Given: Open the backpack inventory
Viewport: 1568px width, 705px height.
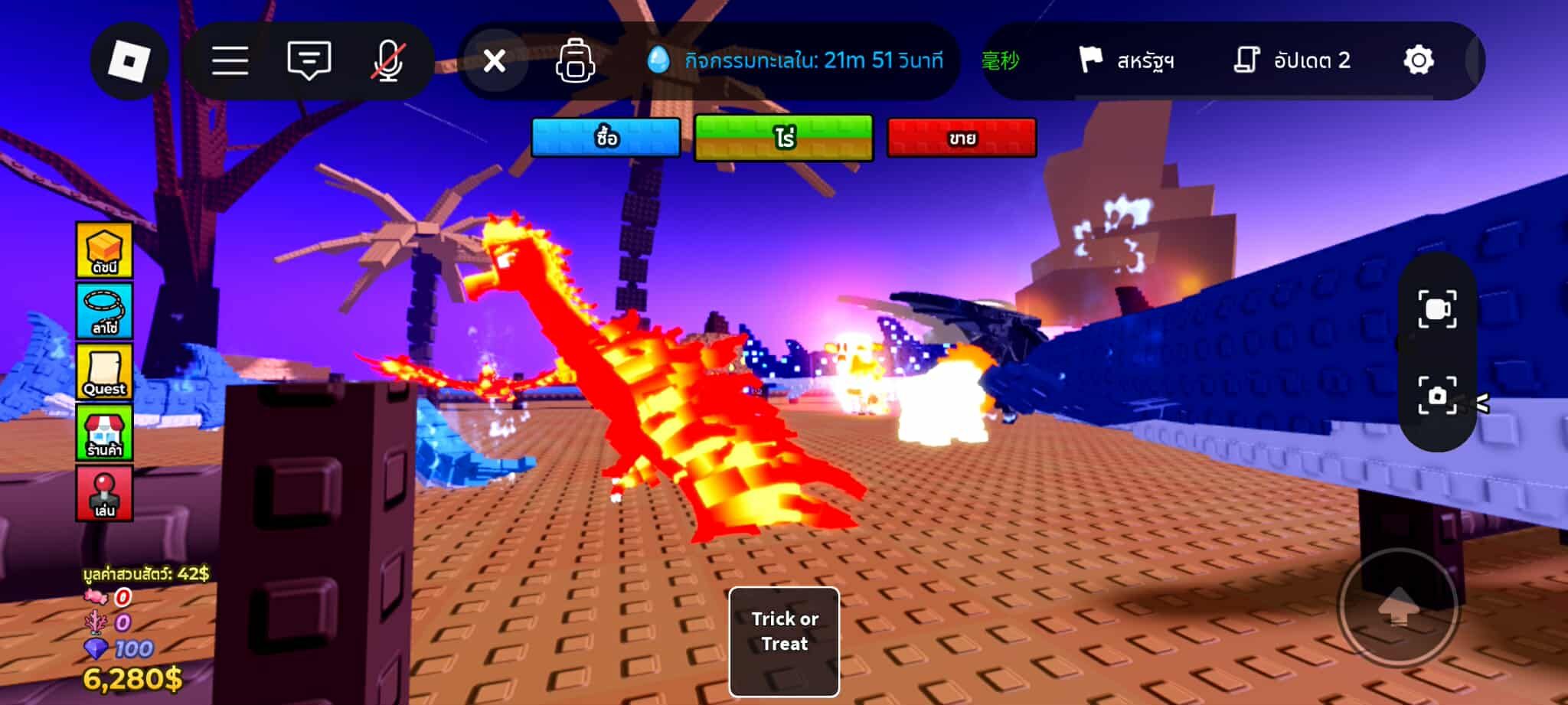Looking at the screenshot, I should [x=576, y=60].
